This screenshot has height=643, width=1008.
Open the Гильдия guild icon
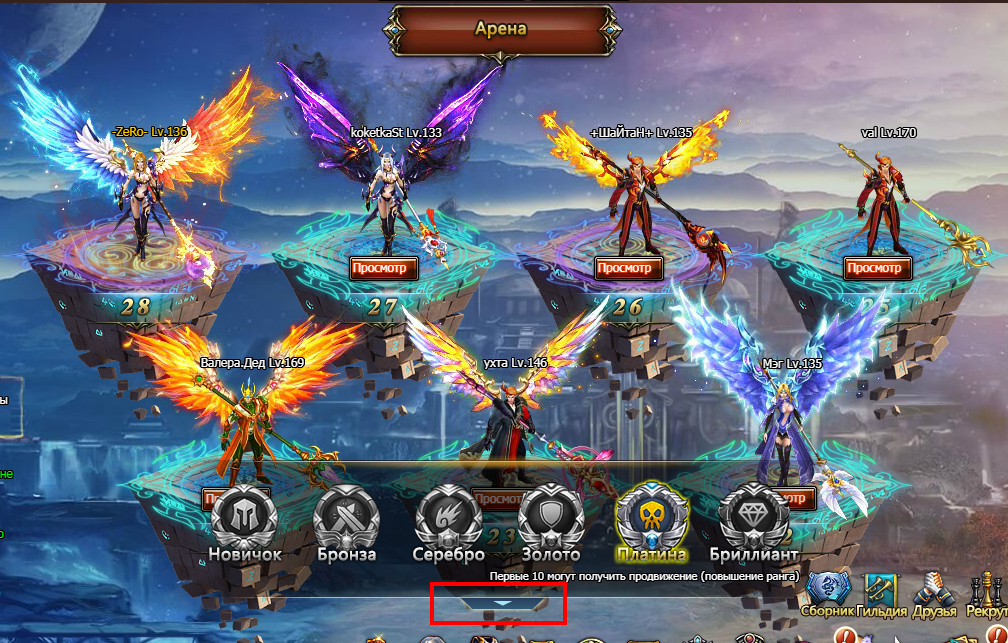pos(881,592)
